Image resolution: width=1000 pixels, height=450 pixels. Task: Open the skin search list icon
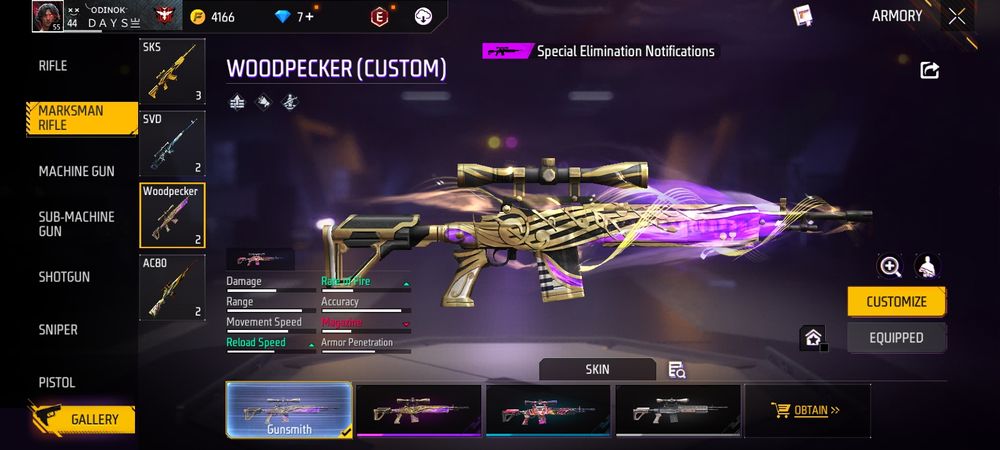click(x=677, y=370)
